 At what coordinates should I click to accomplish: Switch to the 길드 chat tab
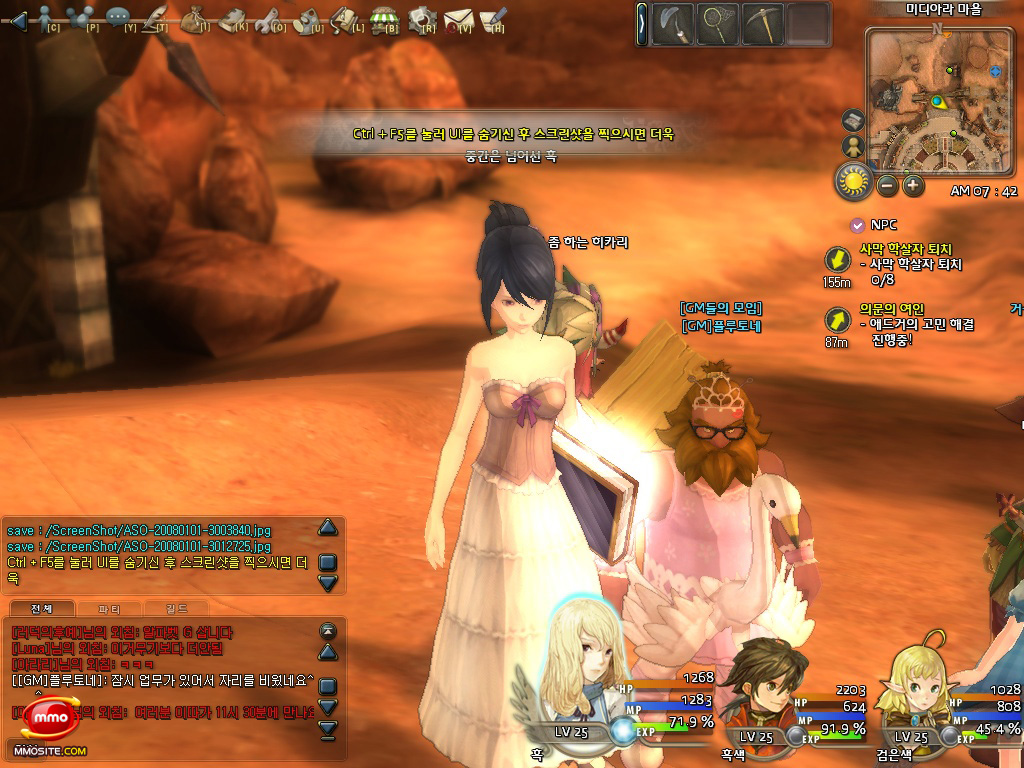click(177, 608)
